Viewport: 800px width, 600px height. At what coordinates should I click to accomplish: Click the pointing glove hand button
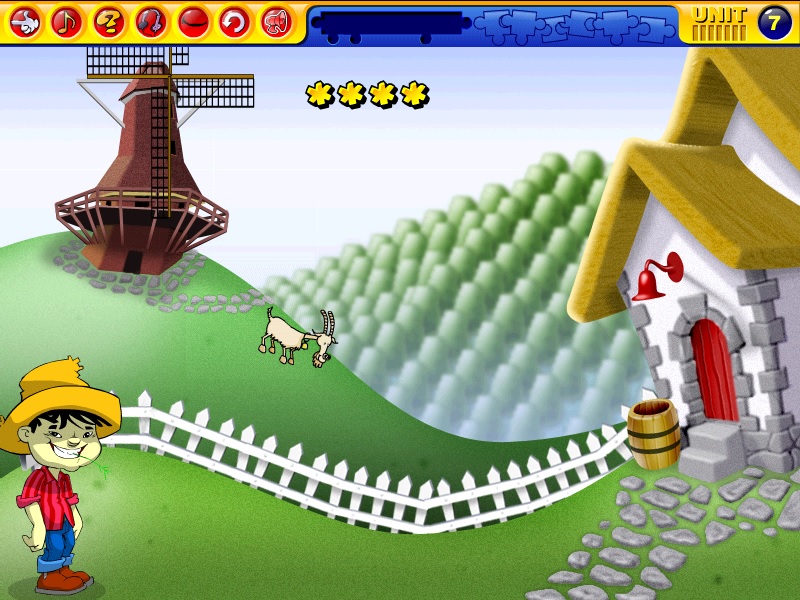[x=25, y=20]
